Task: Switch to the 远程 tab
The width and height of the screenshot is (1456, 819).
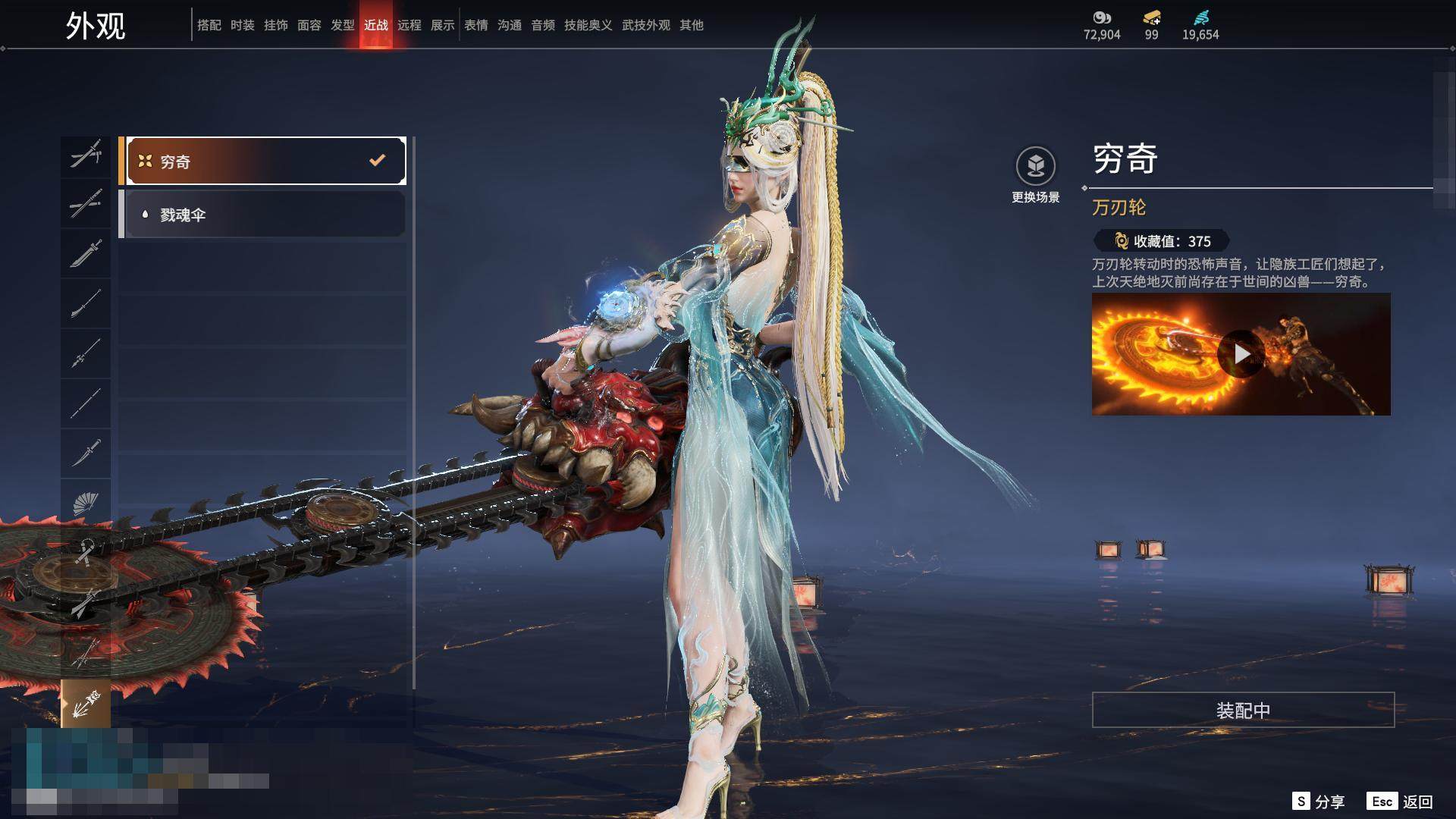Action: pos(409,25)
